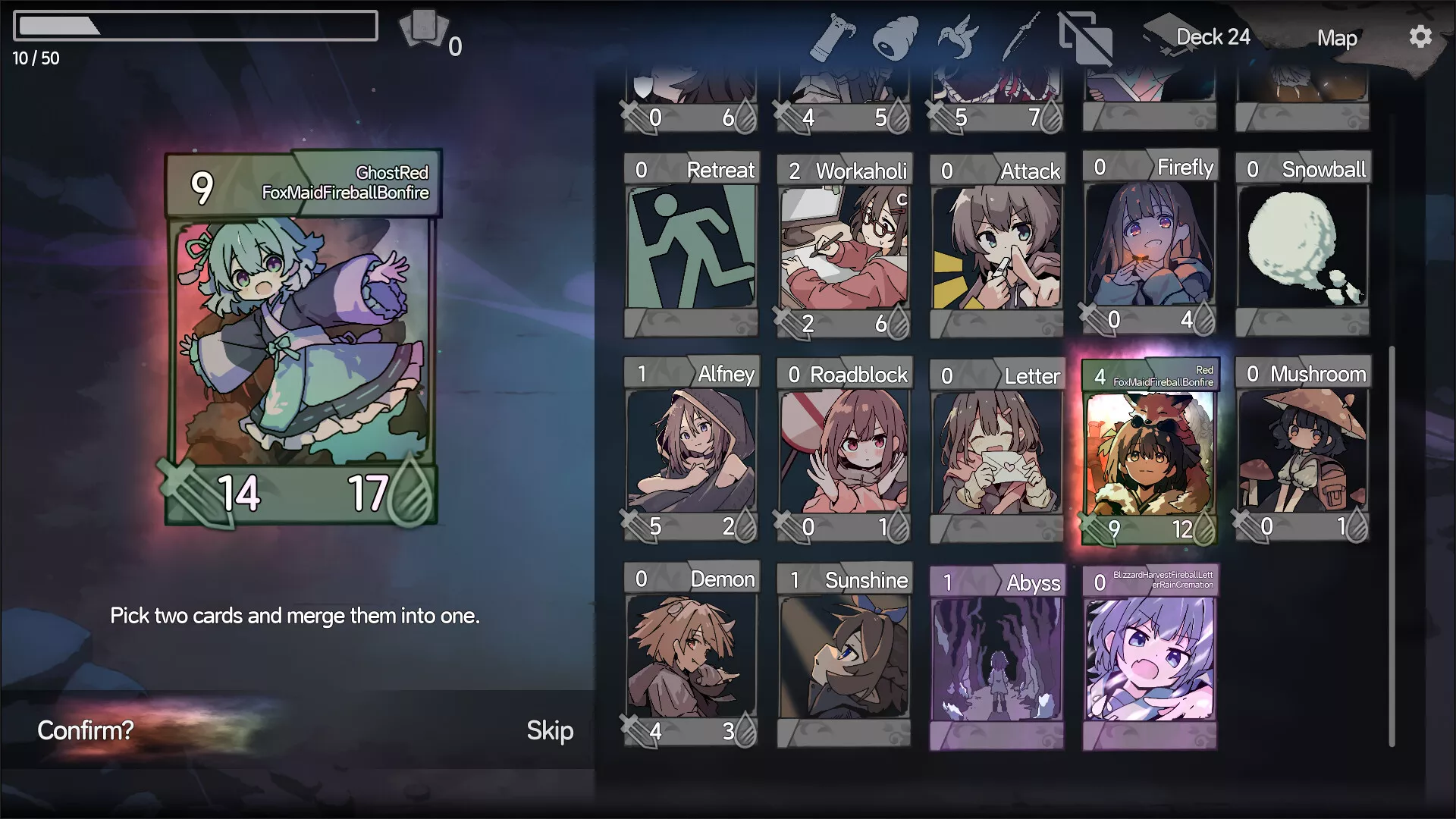Pick the Snowball card
This screenshot has height=819, width=1456.
pyautogui.click(x=1303, y=244)
